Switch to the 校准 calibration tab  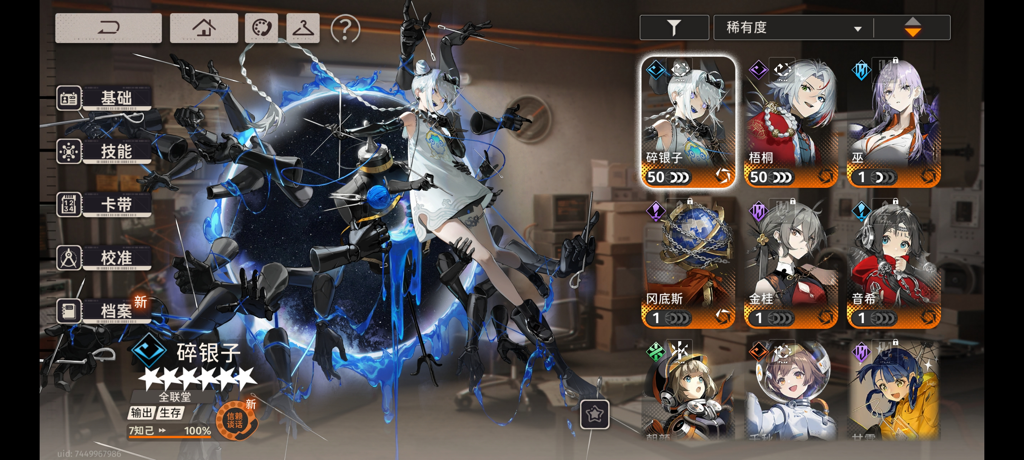point(105,258)
